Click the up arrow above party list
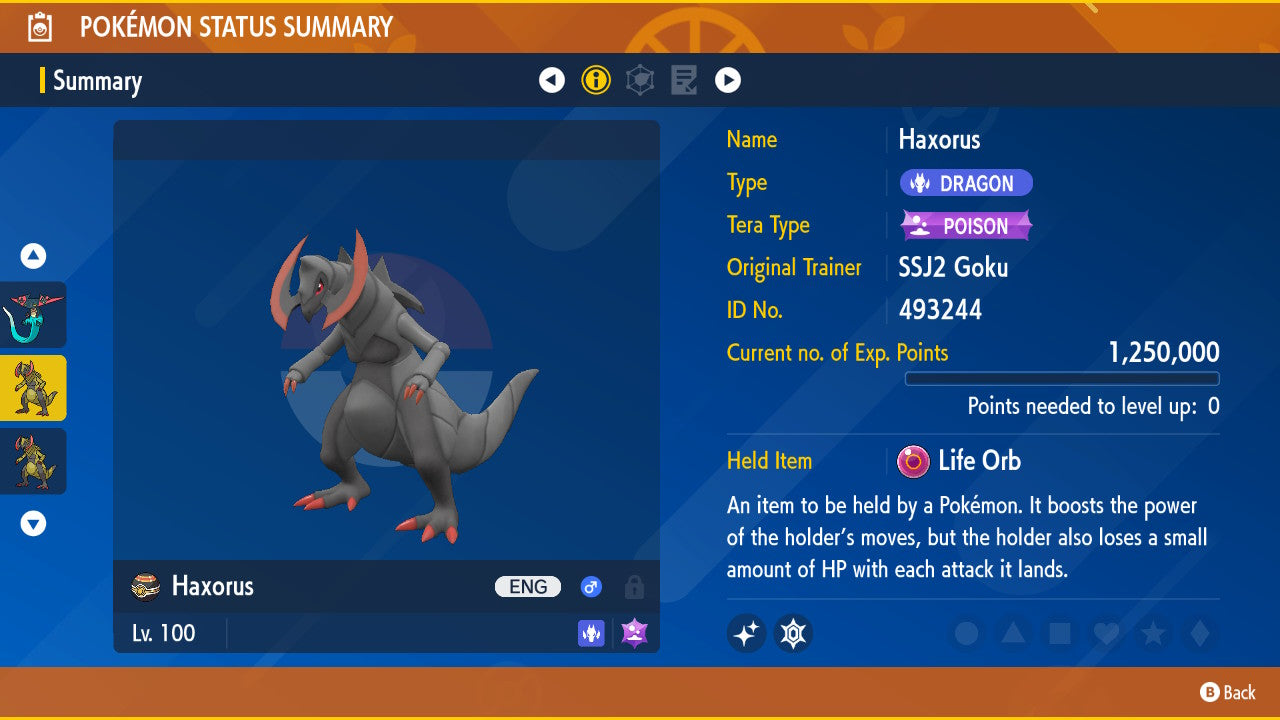Viewport: 1280px width, 720px height. [34, 257]
